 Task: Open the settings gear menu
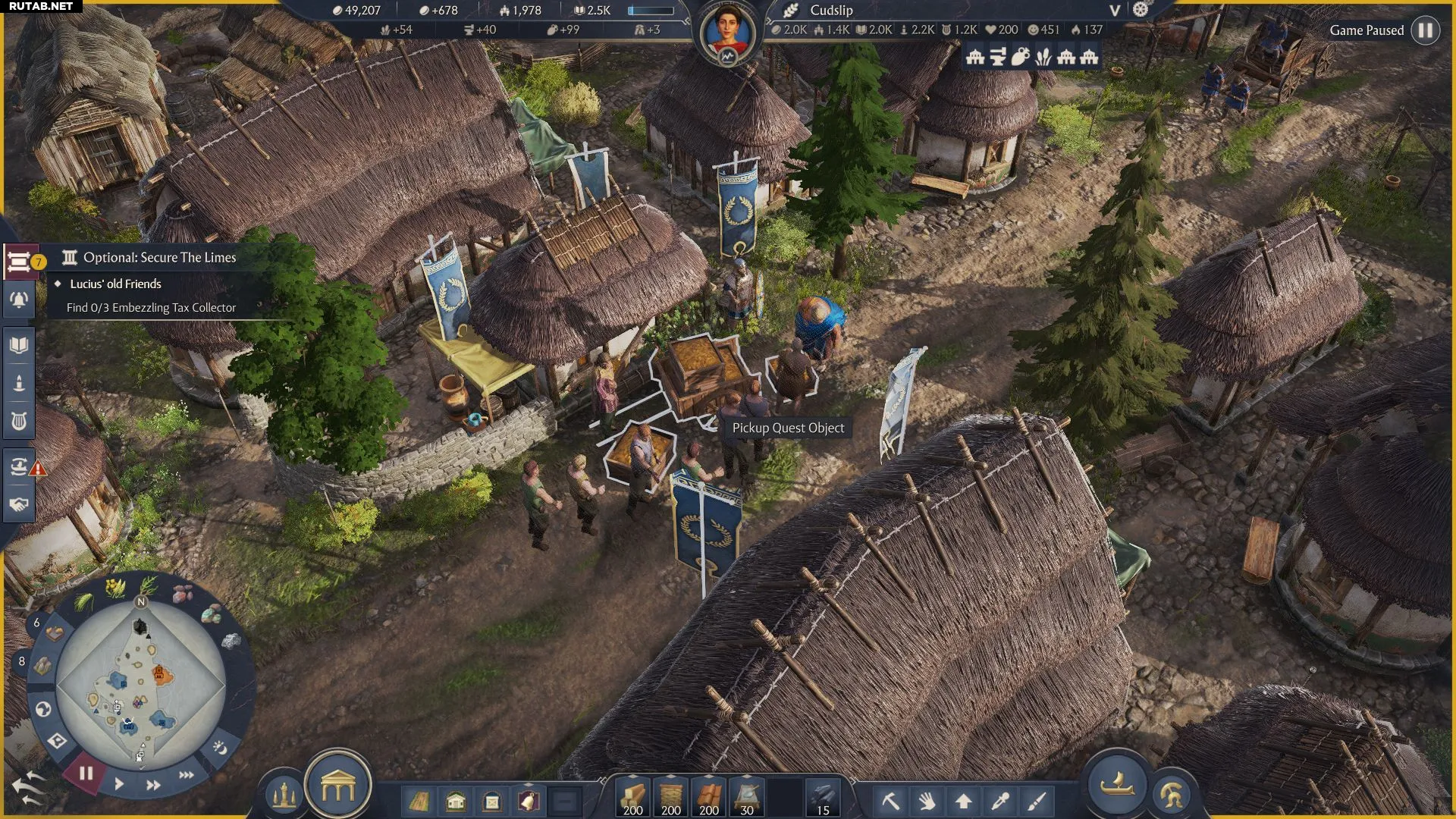1141,10
